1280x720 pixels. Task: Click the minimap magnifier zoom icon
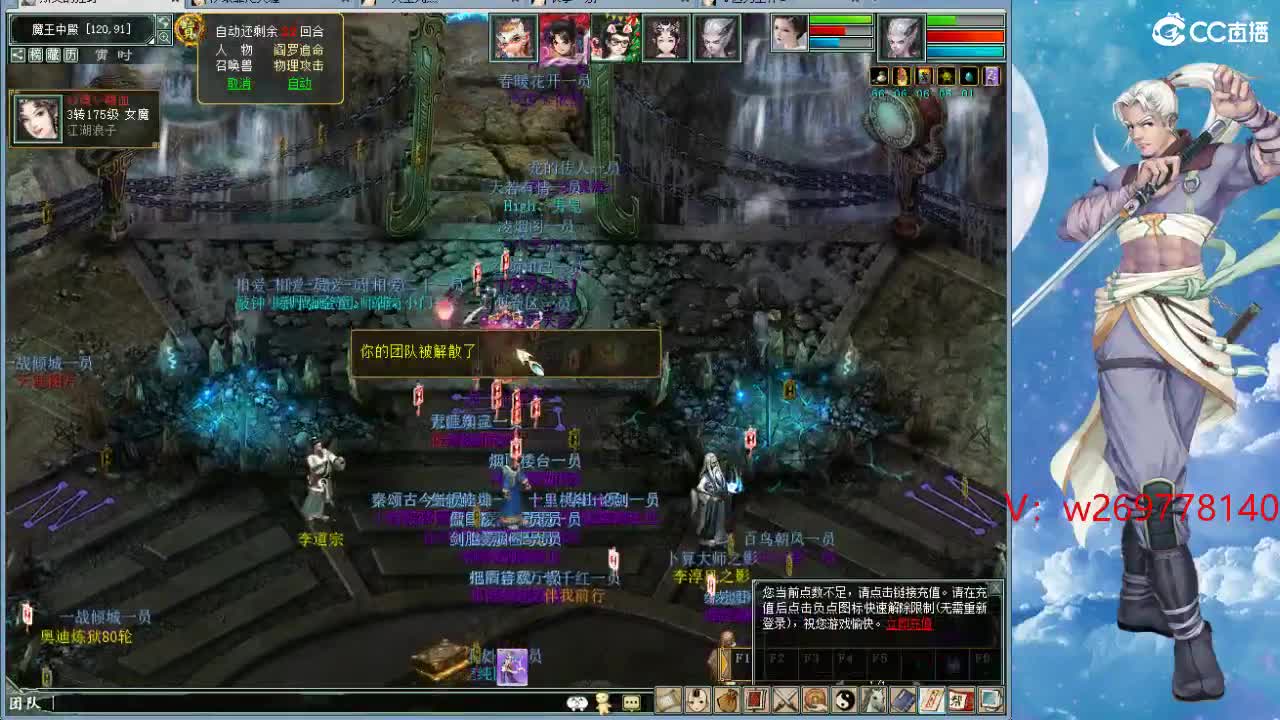coord(165,37)
